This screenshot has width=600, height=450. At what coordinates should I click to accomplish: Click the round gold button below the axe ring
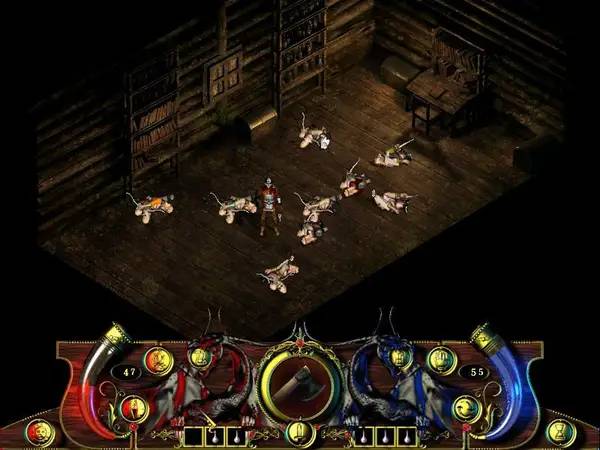pos(297,431)
